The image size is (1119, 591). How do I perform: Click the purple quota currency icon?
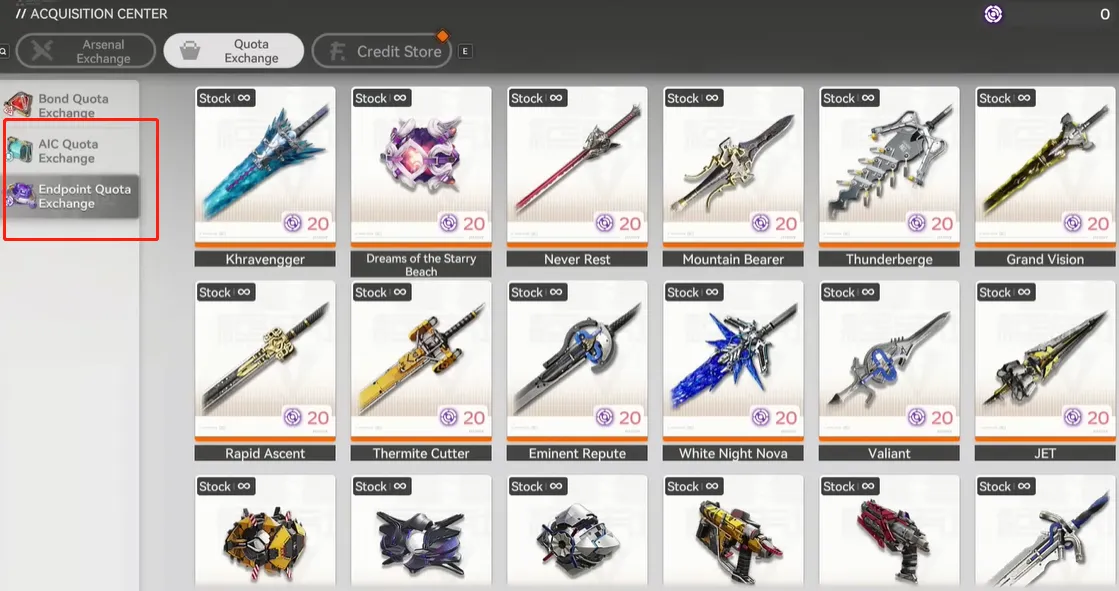993,14
